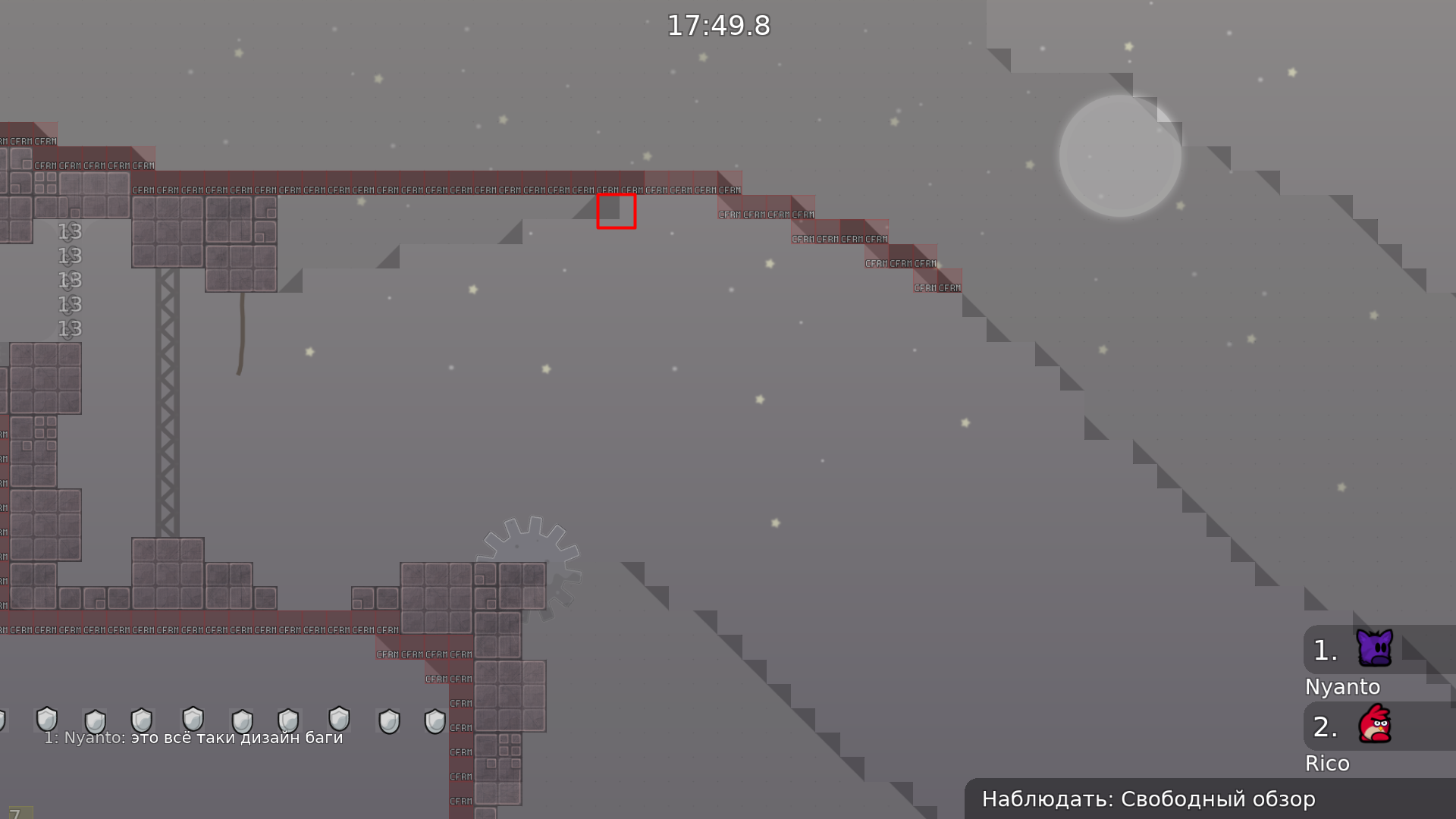Click the 'Rico' name label under rank 2

click(1328, 764)
